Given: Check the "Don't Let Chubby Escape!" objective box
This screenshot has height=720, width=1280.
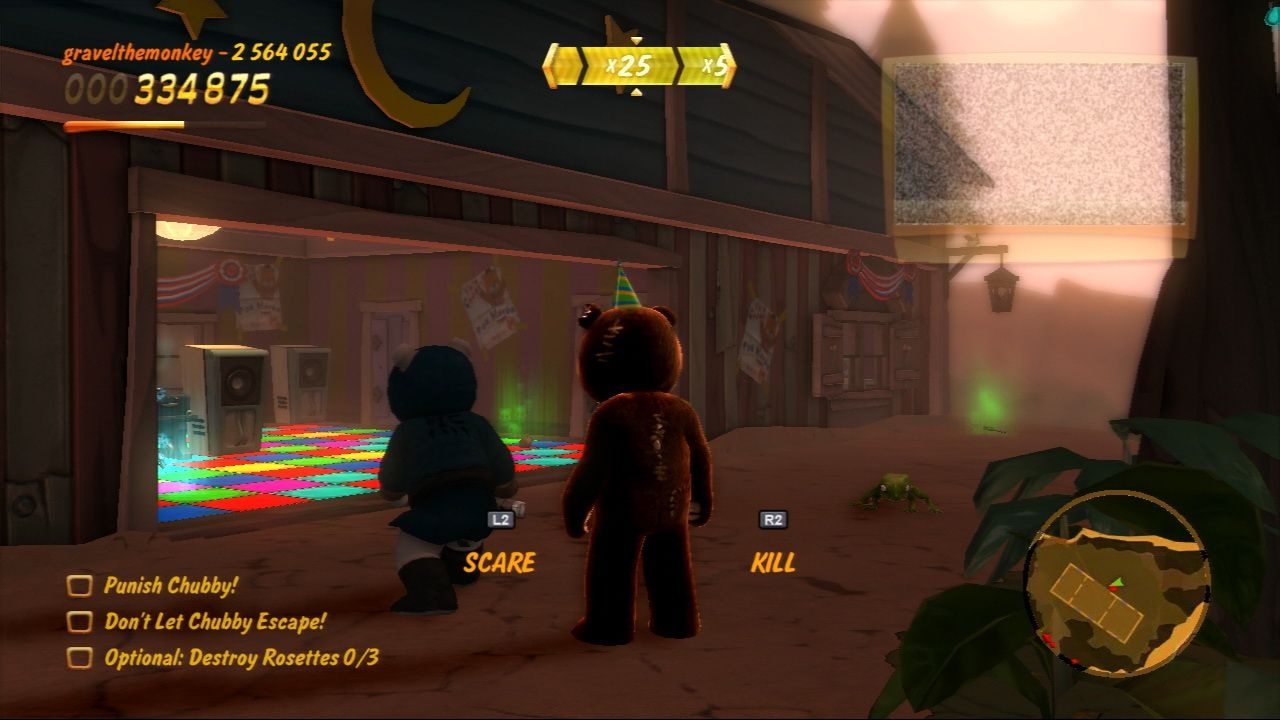Looking at the screenshot, I should pos(81,622).
